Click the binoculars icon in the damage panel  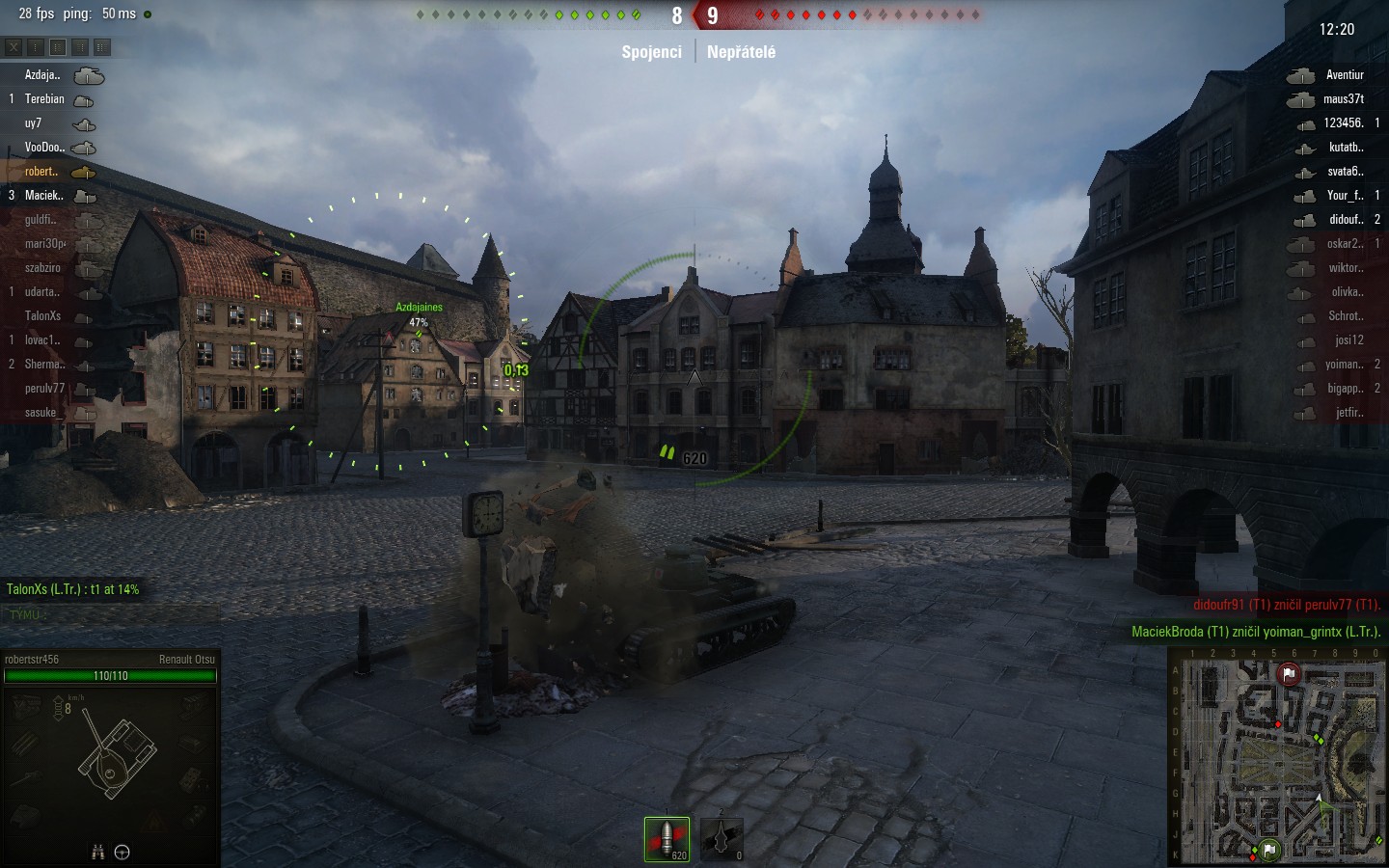click(x=97, y=852)
